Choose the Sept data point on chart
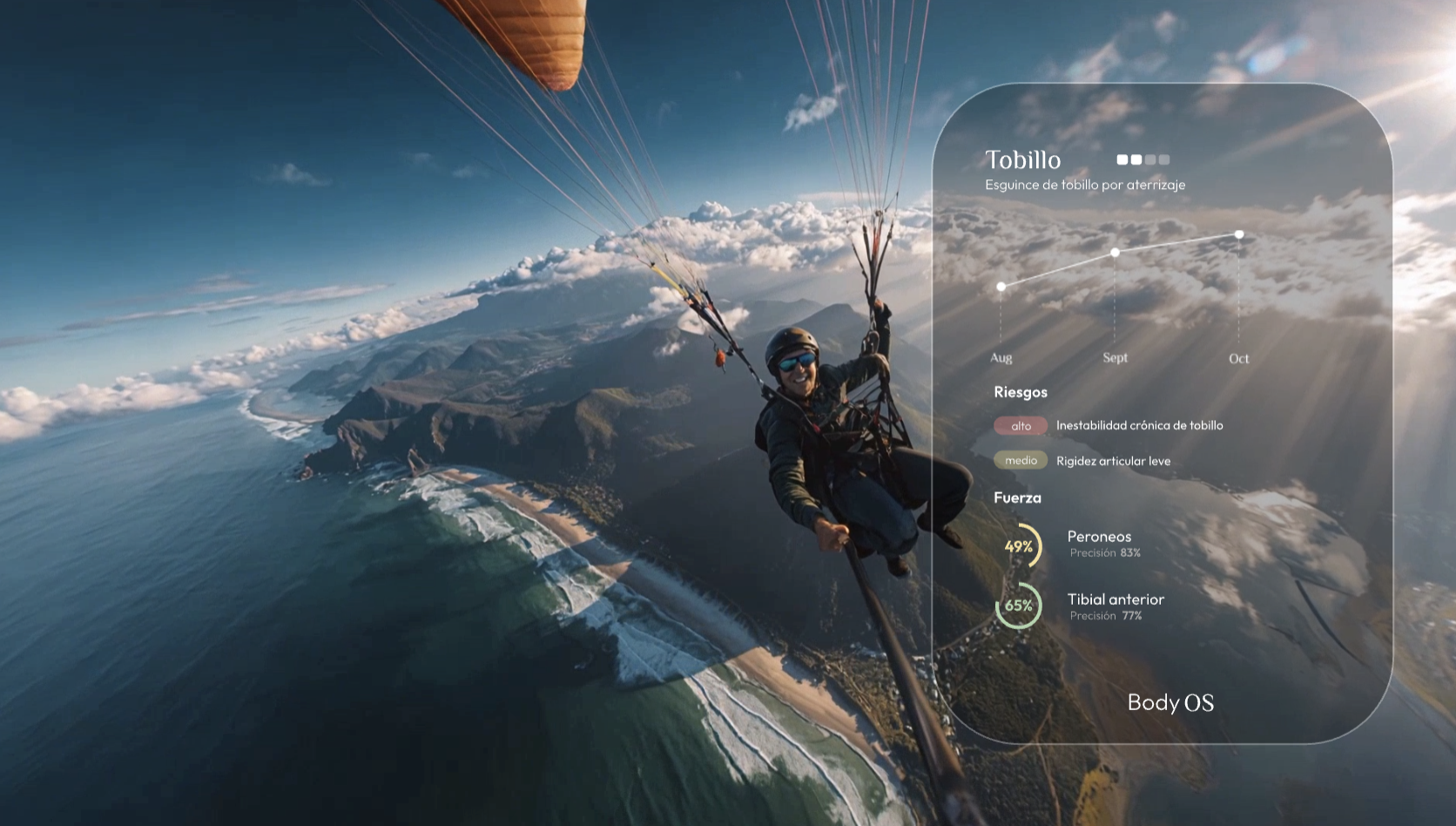The height and width of the screenshot is (826, 1456). pyautogui.click(x=1115, y=253)
